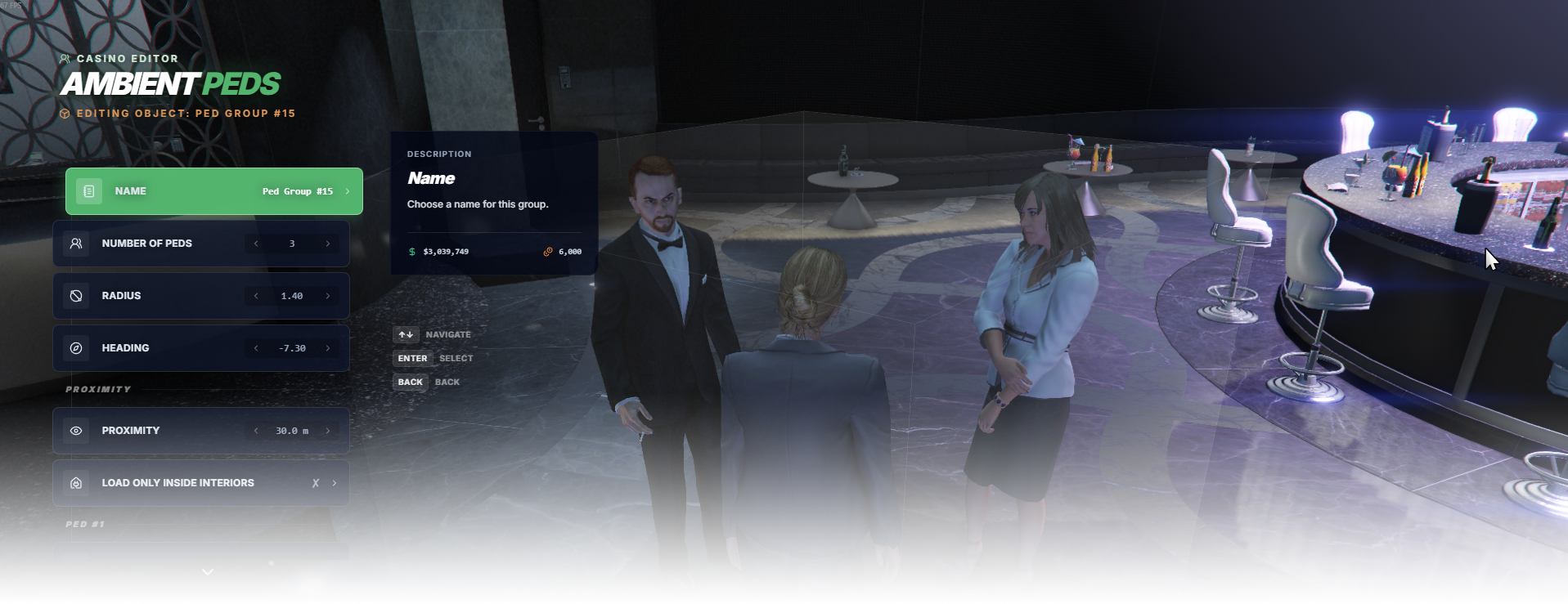Increase the Radius value
The height and width of the screenshot is (604, 1568).
pyautogui.click(x=328, y=296)
